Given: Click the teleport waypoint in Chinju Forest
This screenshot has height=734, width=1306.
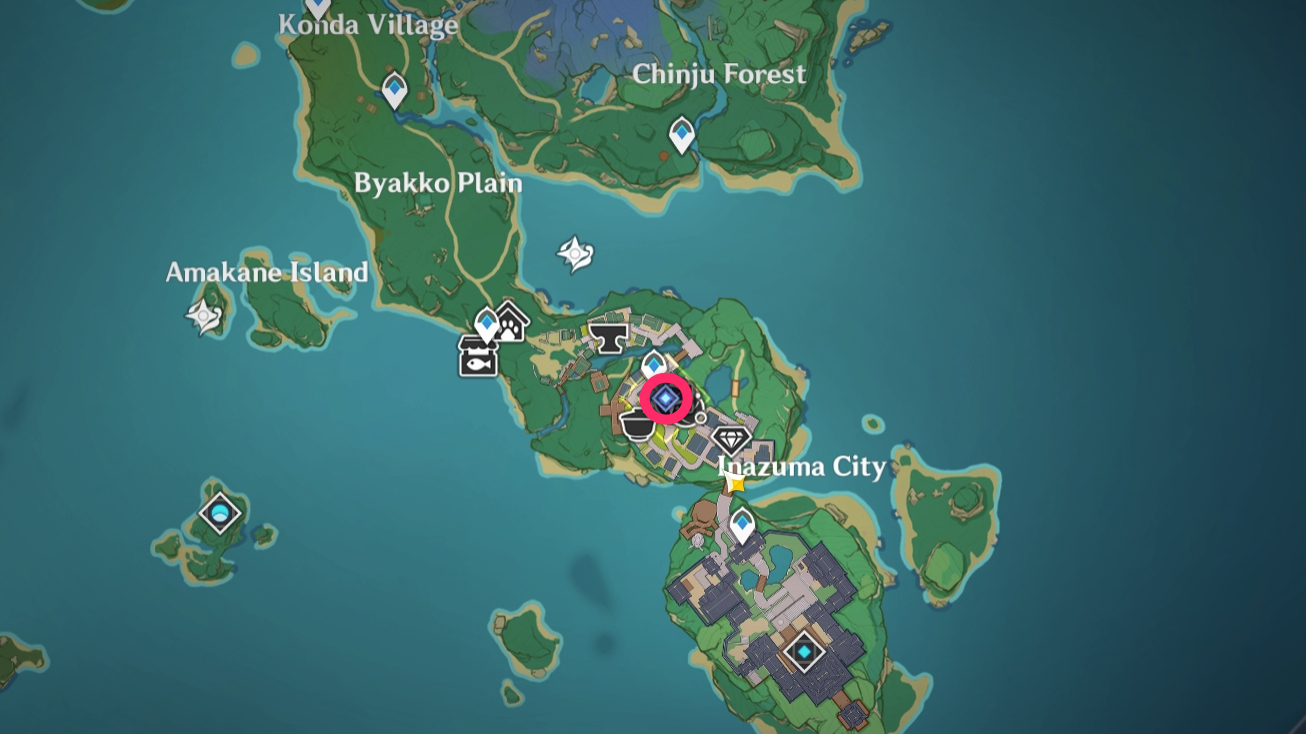Looking at the screenshot, I should [x=682, y=131].
